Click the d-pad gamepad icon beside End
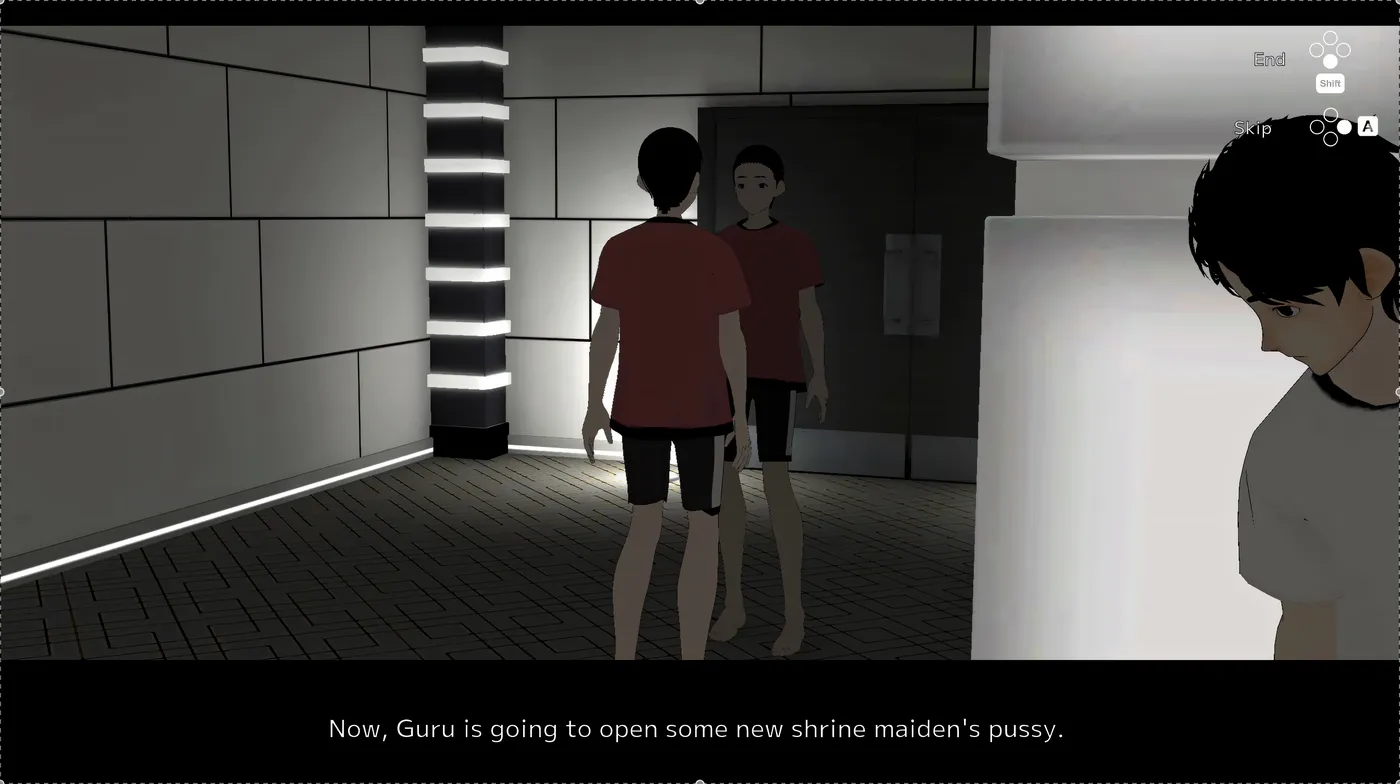Screen dimensions: 1400x784 (1330, 48)
